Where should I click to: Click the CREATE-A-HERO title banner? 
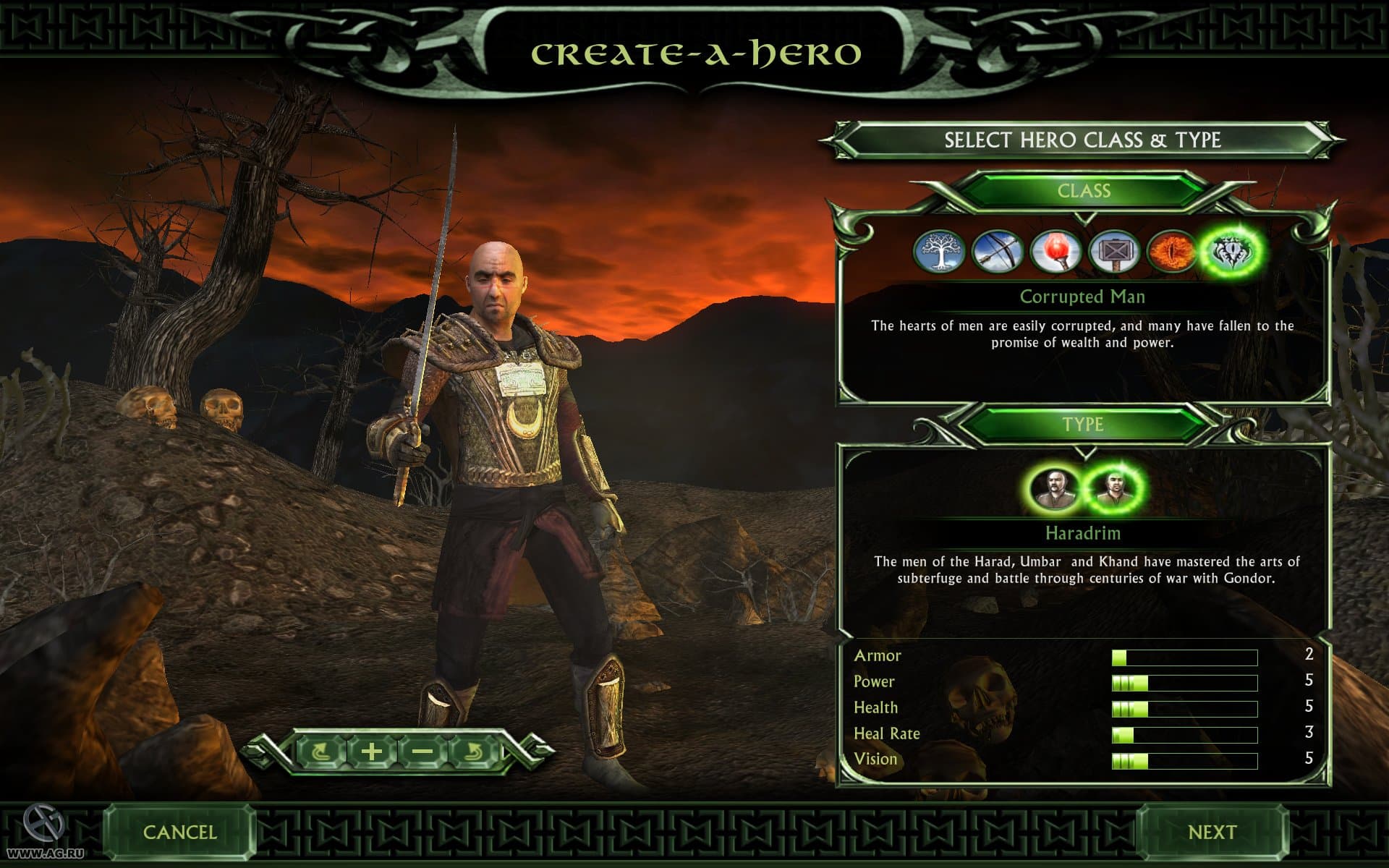pos(694,52)
